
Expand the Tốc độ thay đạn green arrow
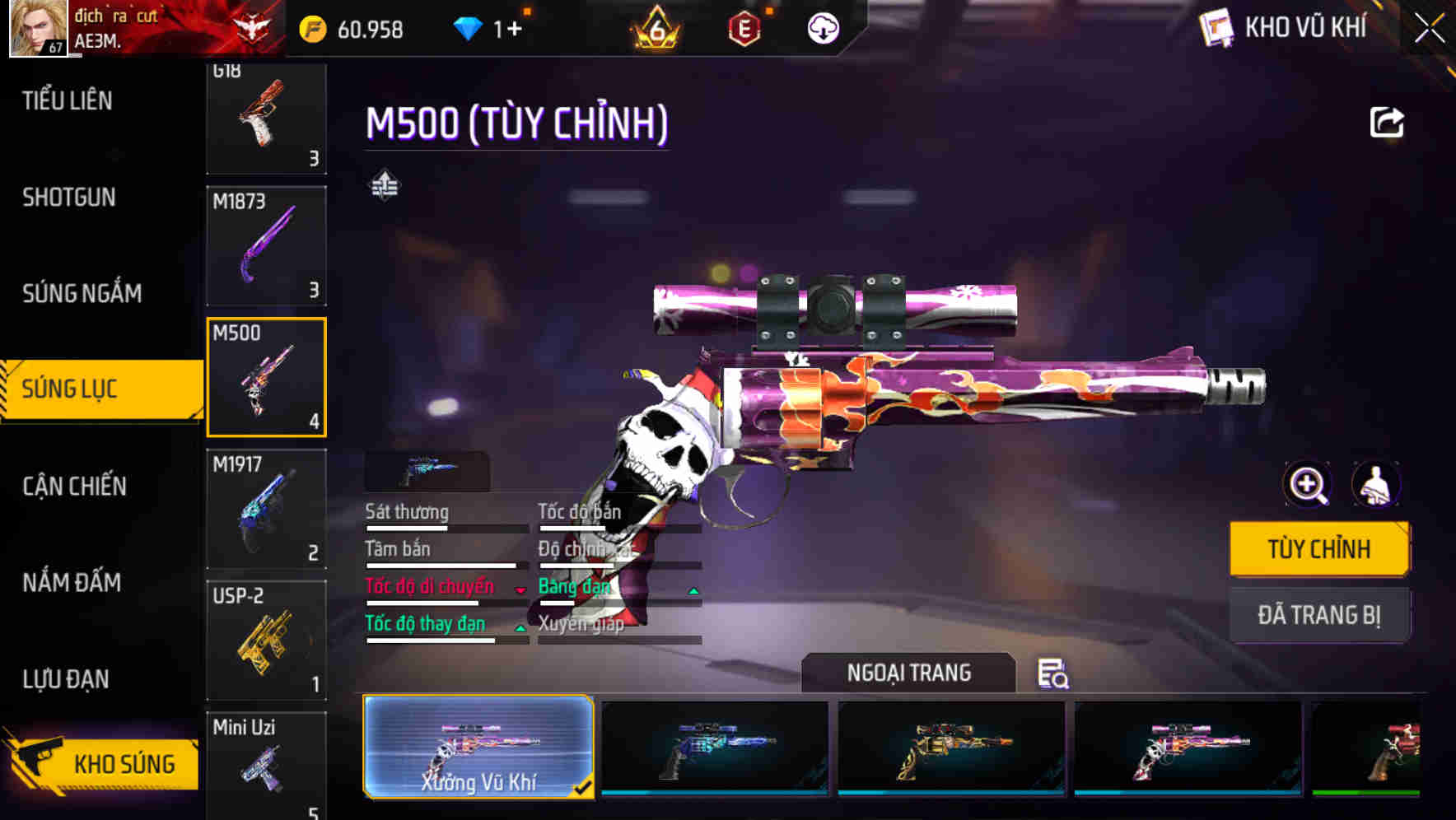point(522,627)
